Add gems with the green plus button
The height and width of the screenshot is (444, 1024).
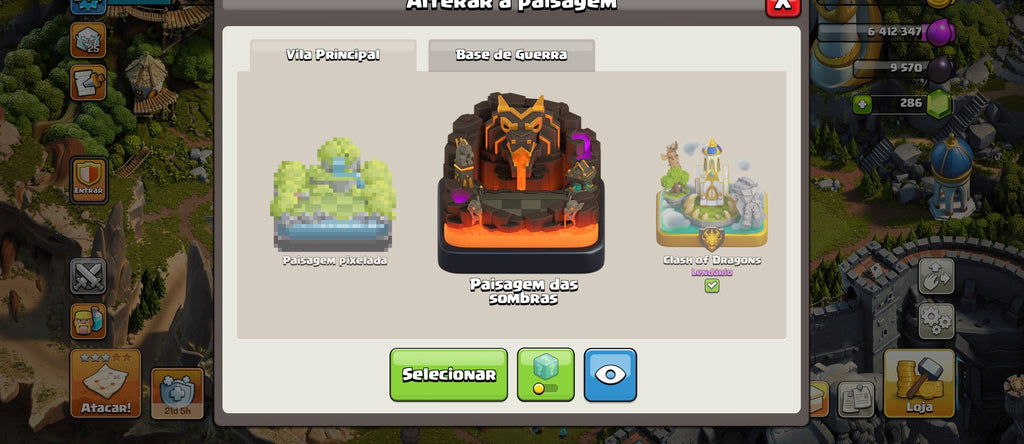(x=862, y=103)
